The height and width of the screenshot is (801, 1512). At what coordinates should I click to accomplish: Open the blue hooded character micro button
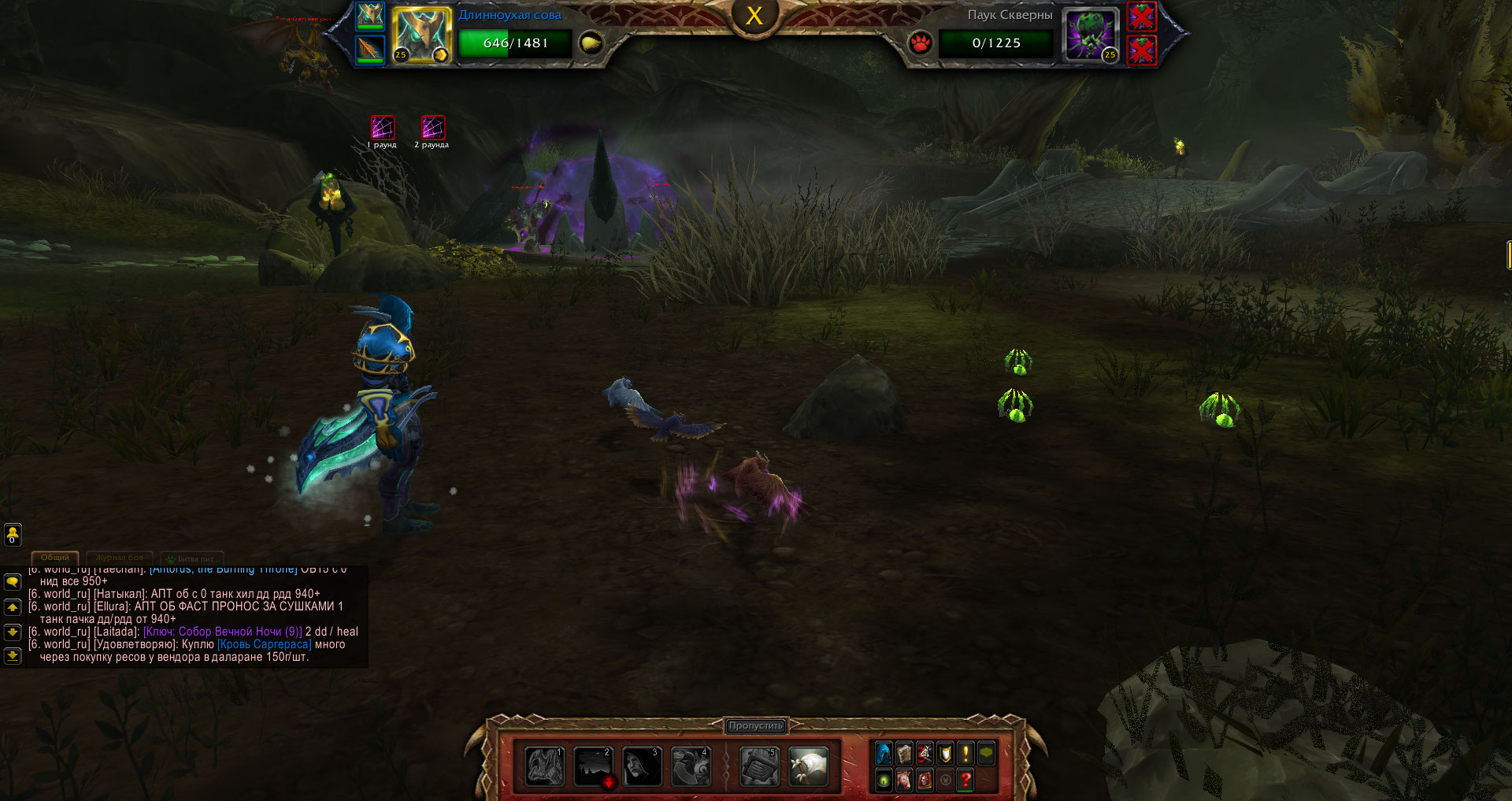(x=884, y=754)
